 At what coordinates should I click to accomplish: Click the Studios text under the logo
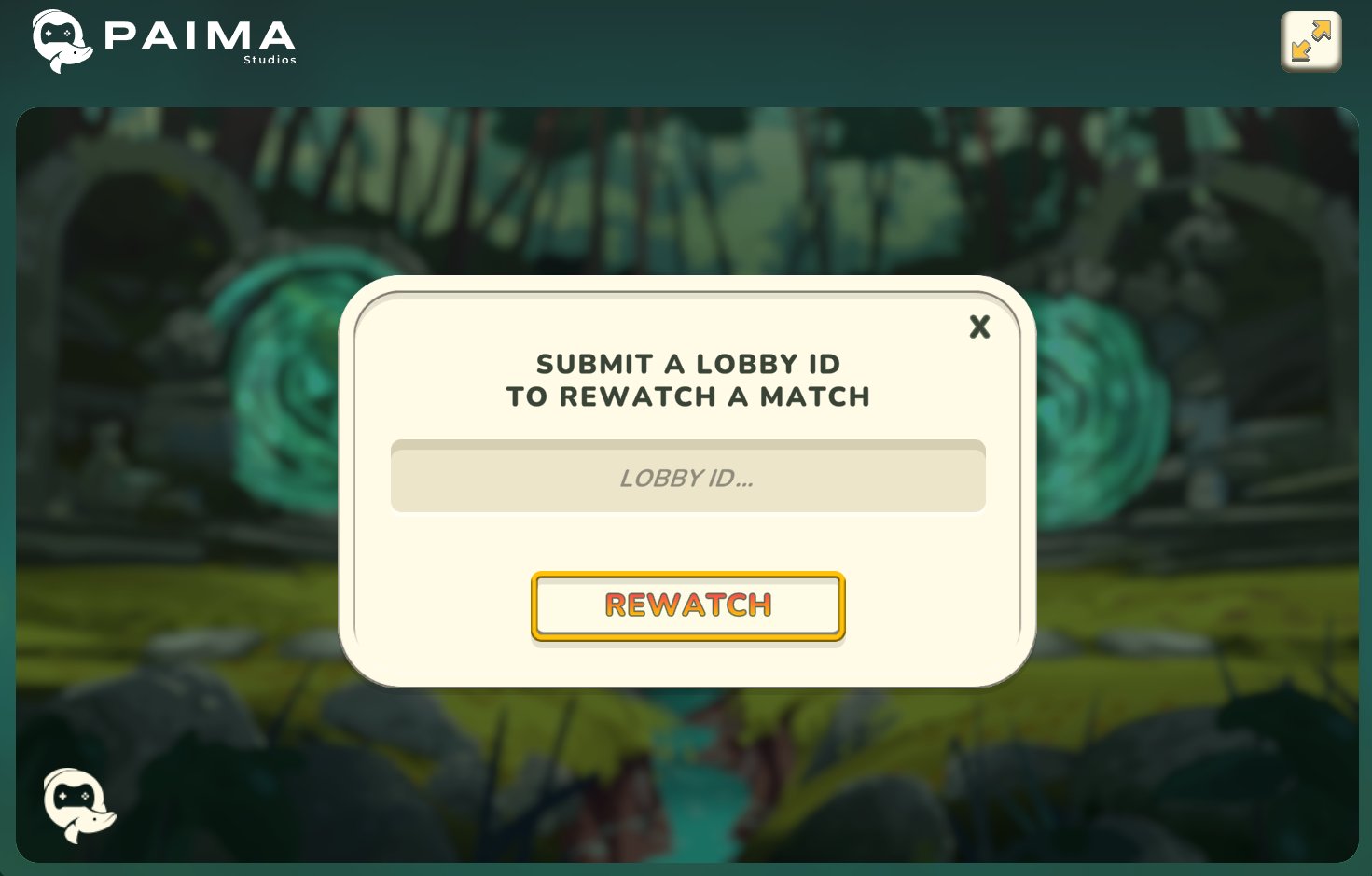pyautogui.click(x=271, y=60)
